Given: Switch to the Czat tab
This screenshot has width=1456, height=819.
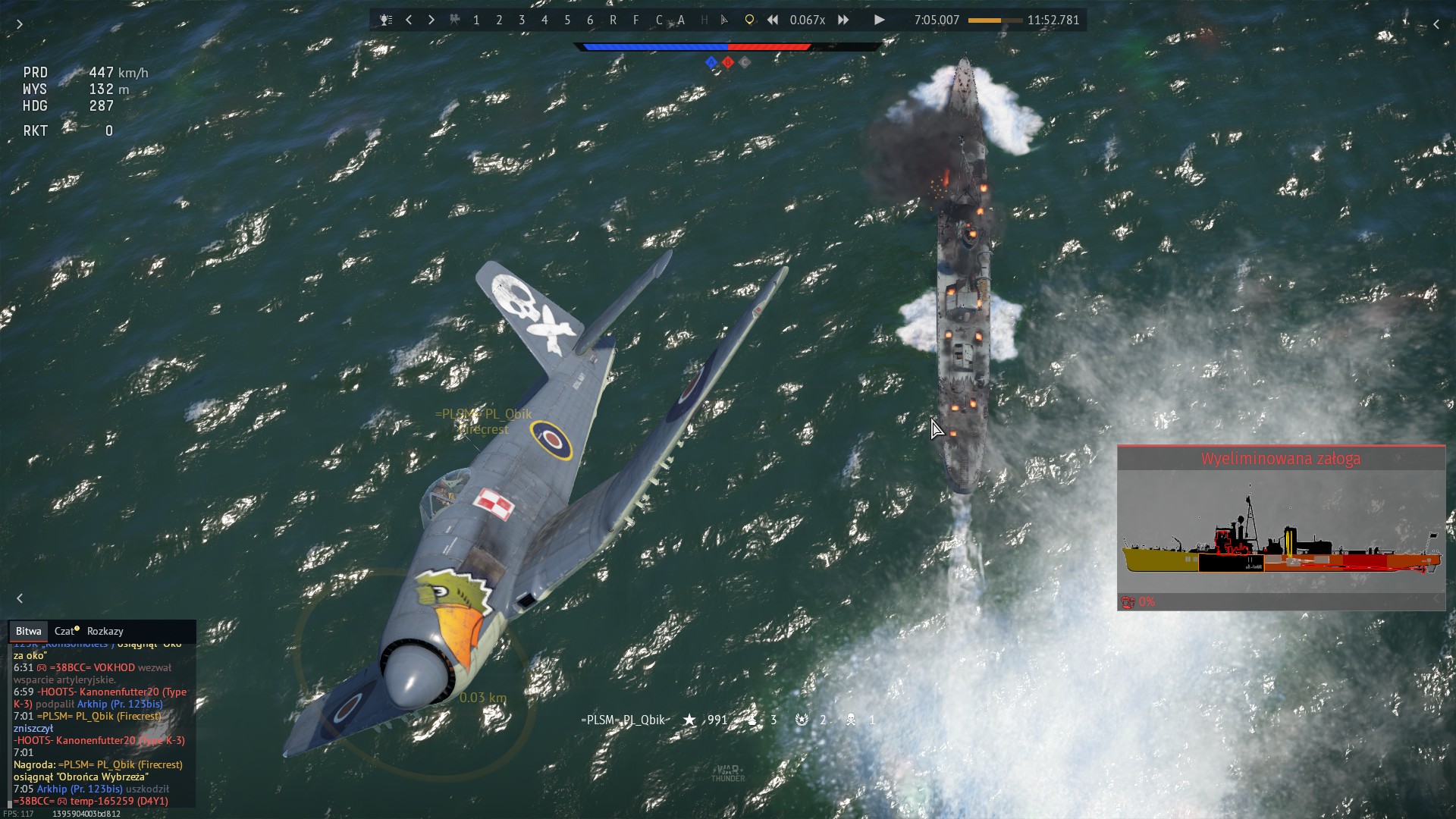Looking at the screenshot, I should [66, 631].
